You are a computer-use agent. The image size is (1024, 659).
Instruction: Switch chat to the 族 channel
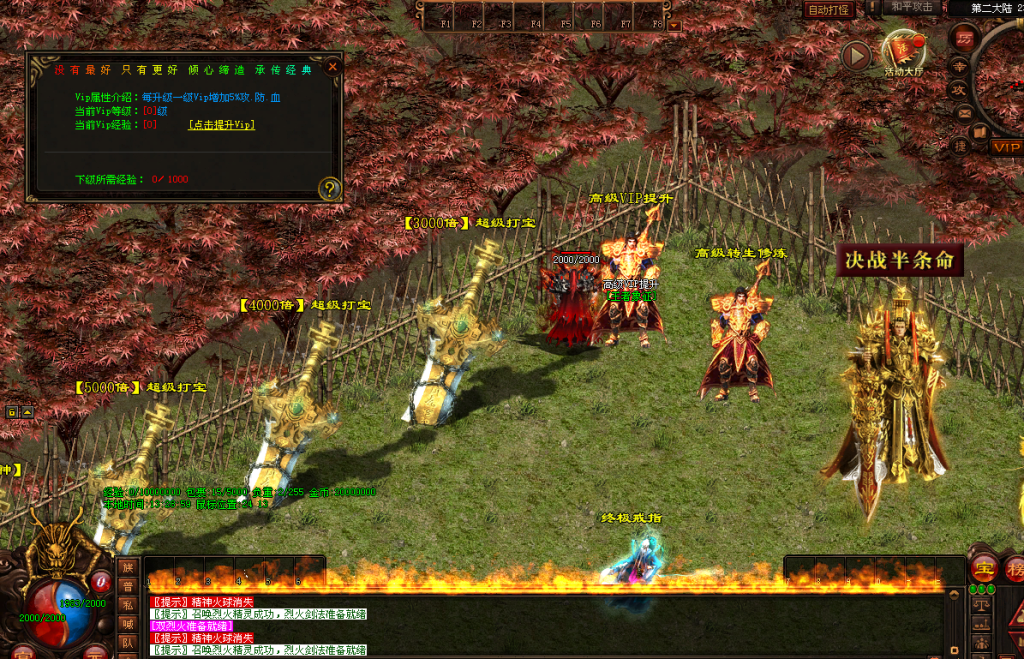coord(127,567)
